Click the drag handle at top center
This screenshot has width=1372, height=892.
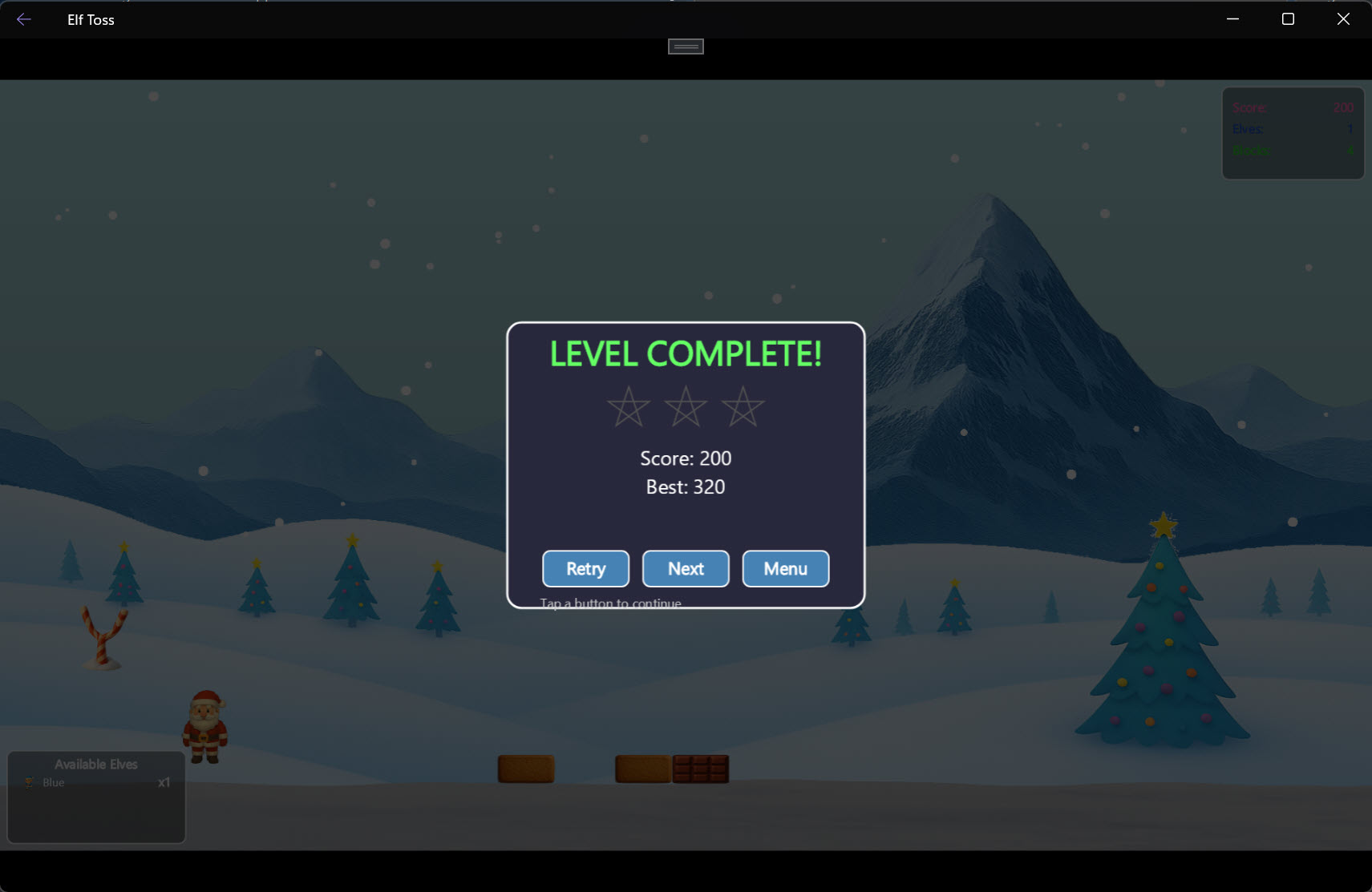click(685, 46)
